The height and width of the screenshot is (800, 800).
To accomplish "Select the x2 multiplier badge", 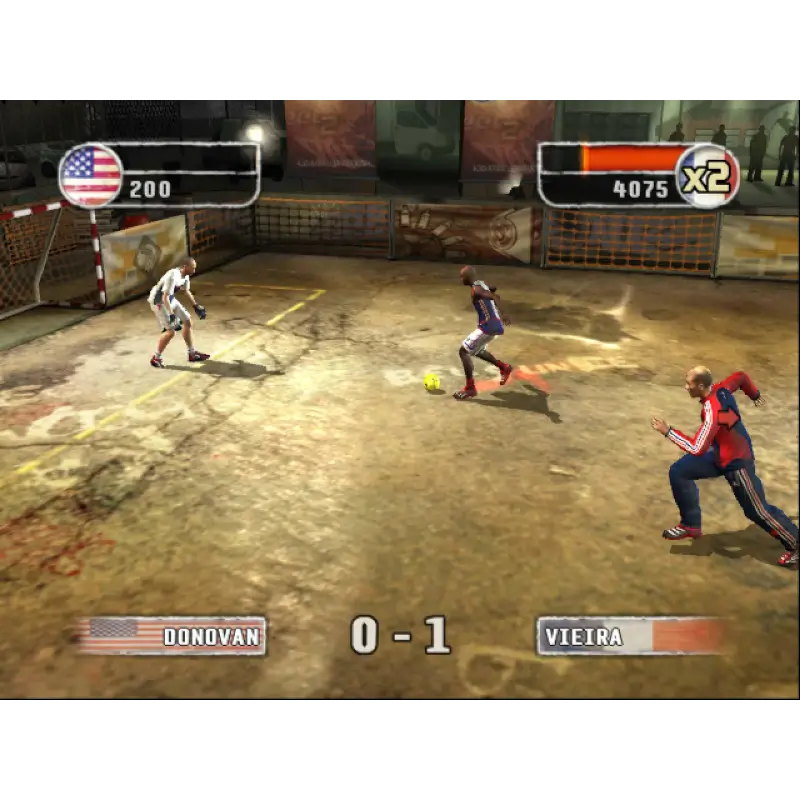I will pyautogui.click(x=707, y=176).
